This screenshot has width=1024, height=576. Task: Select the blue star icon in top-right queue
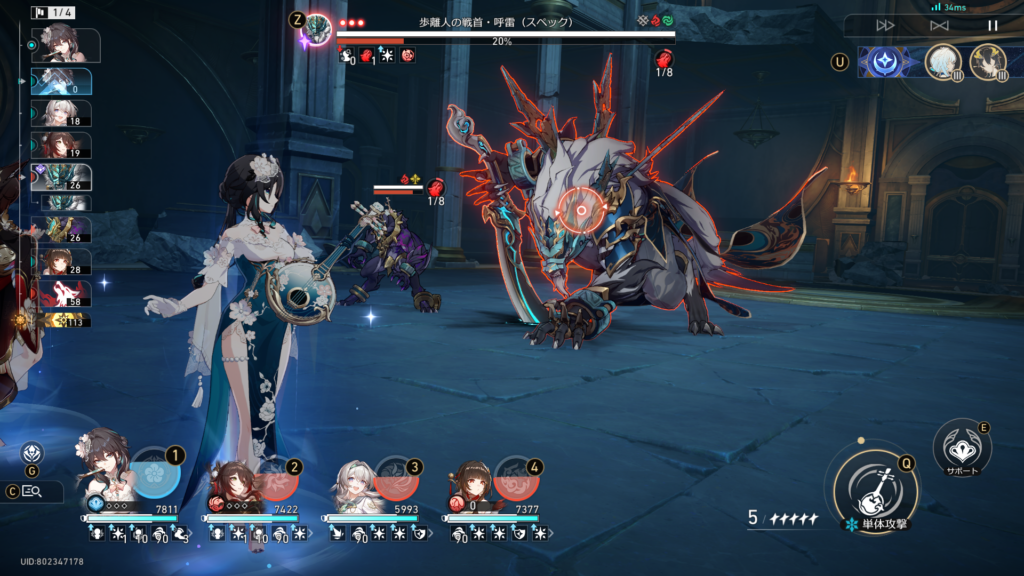pyautogui.click(x=884, y=62)
